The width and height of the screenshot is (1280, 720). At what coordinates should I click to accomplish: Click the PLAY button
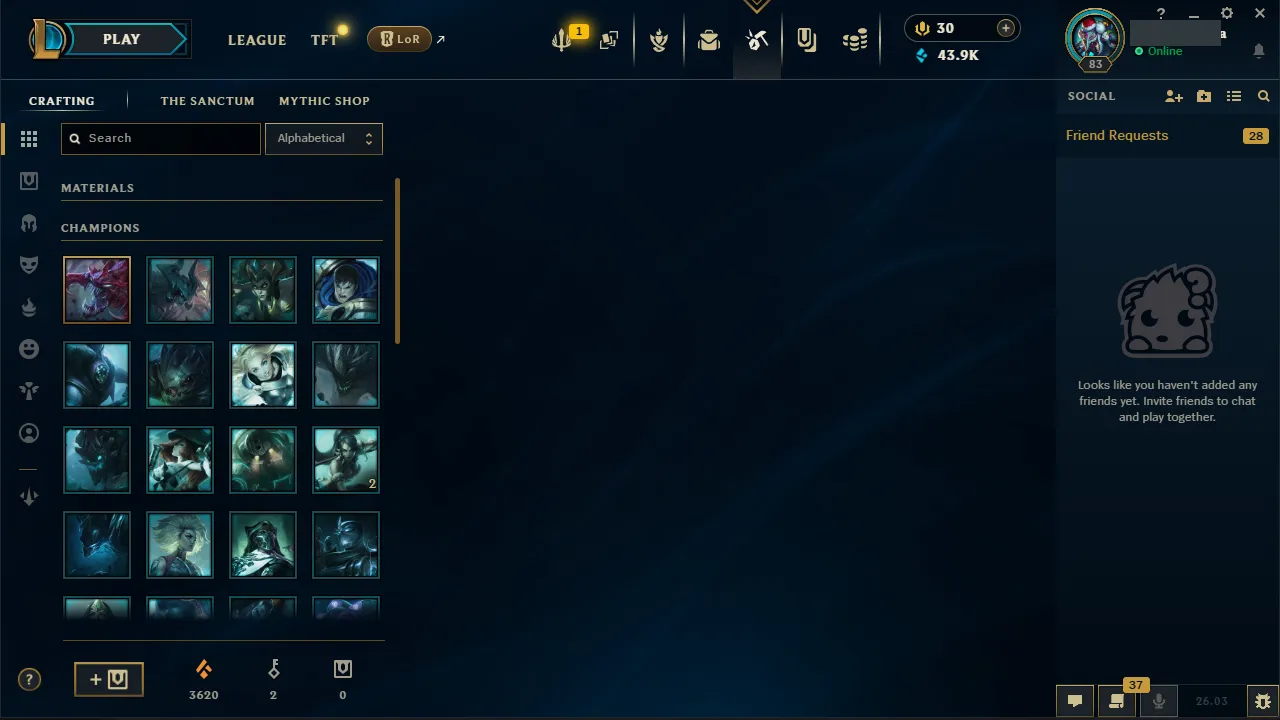coord(121,39)
